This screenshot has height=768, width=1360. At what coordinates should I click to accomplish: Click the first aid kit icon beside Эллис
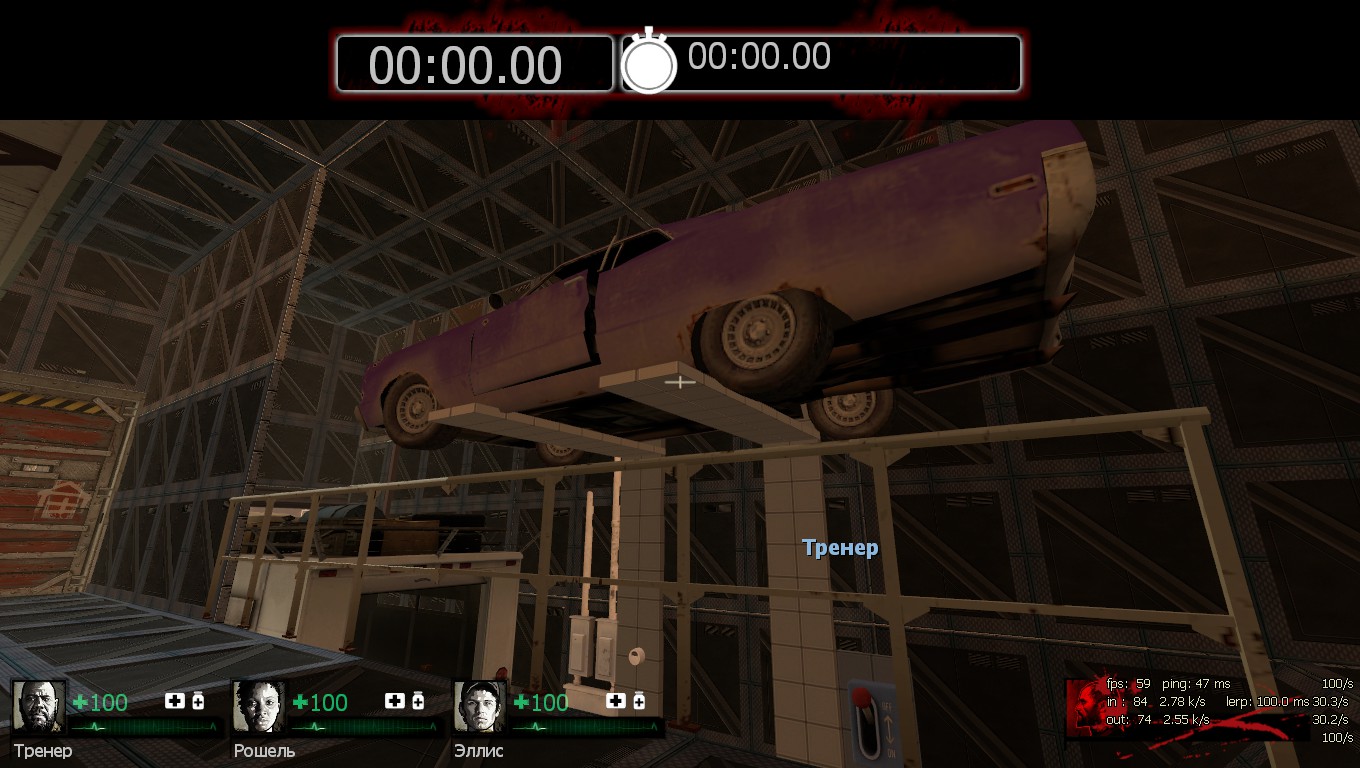pos(616,701)
